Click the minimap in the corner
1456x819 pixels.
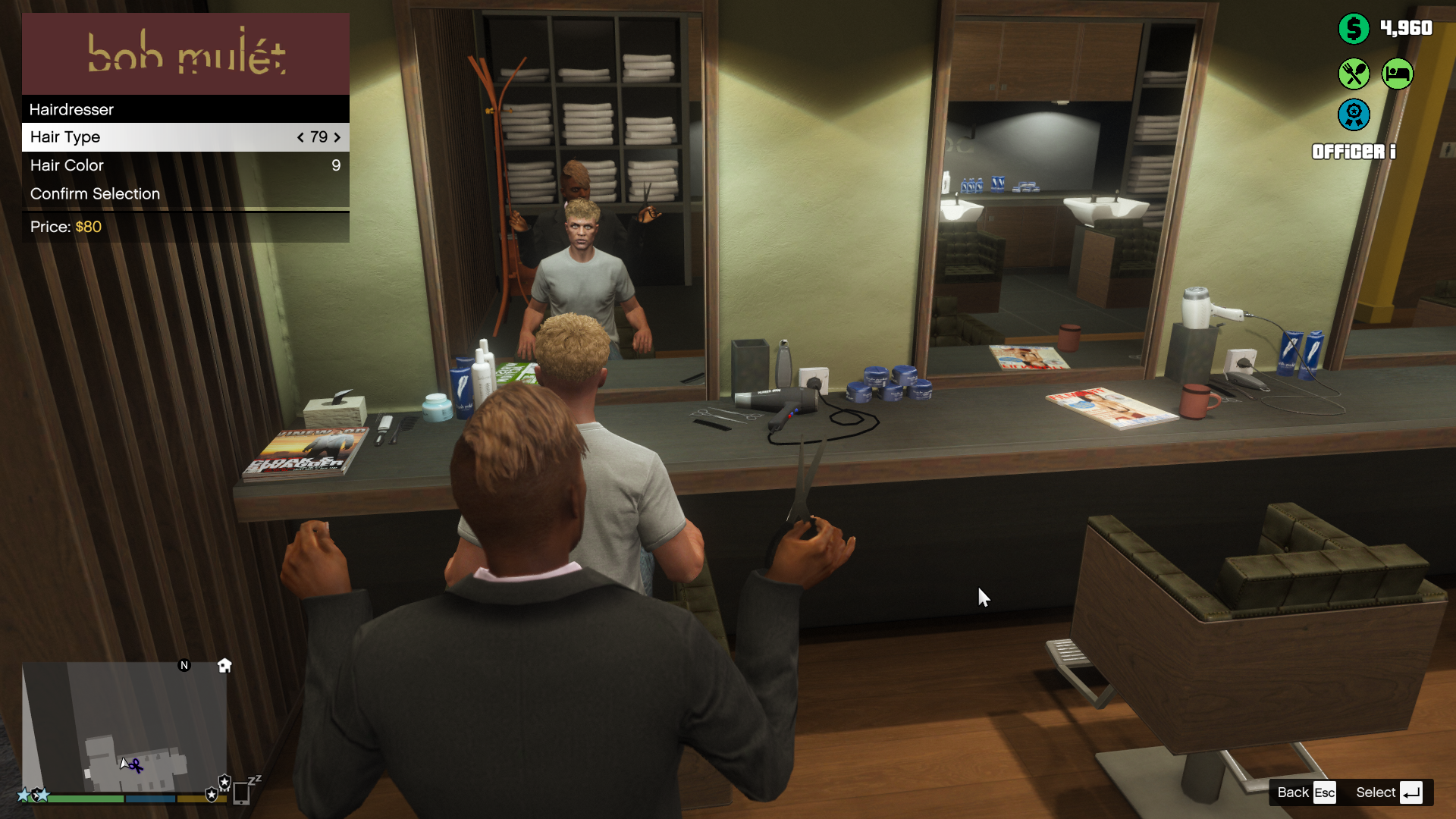(125, 726)
